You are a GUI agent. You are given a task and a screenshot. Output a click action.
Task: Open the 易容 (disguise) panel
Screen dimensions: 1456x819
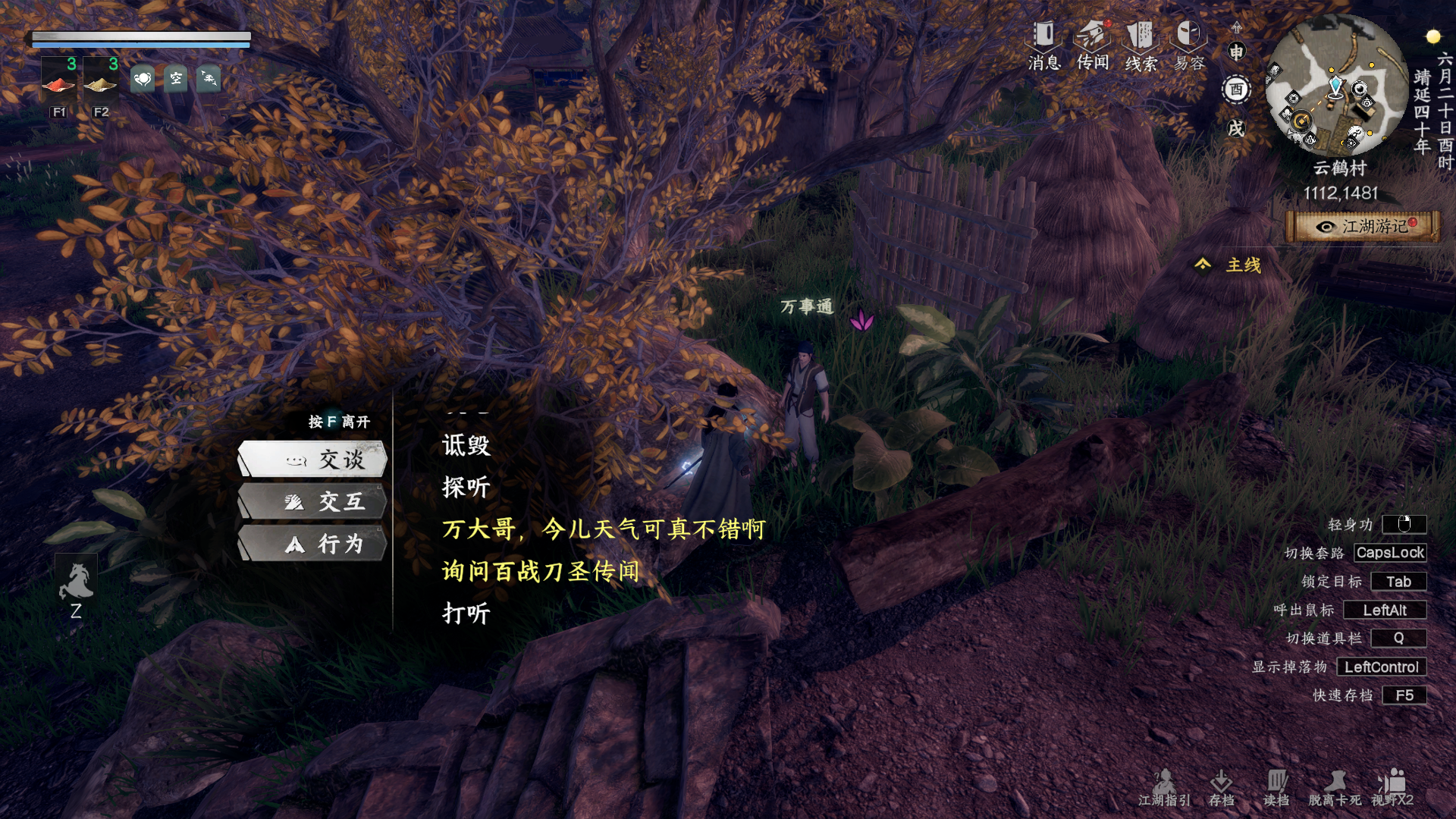pos(1188,36)
